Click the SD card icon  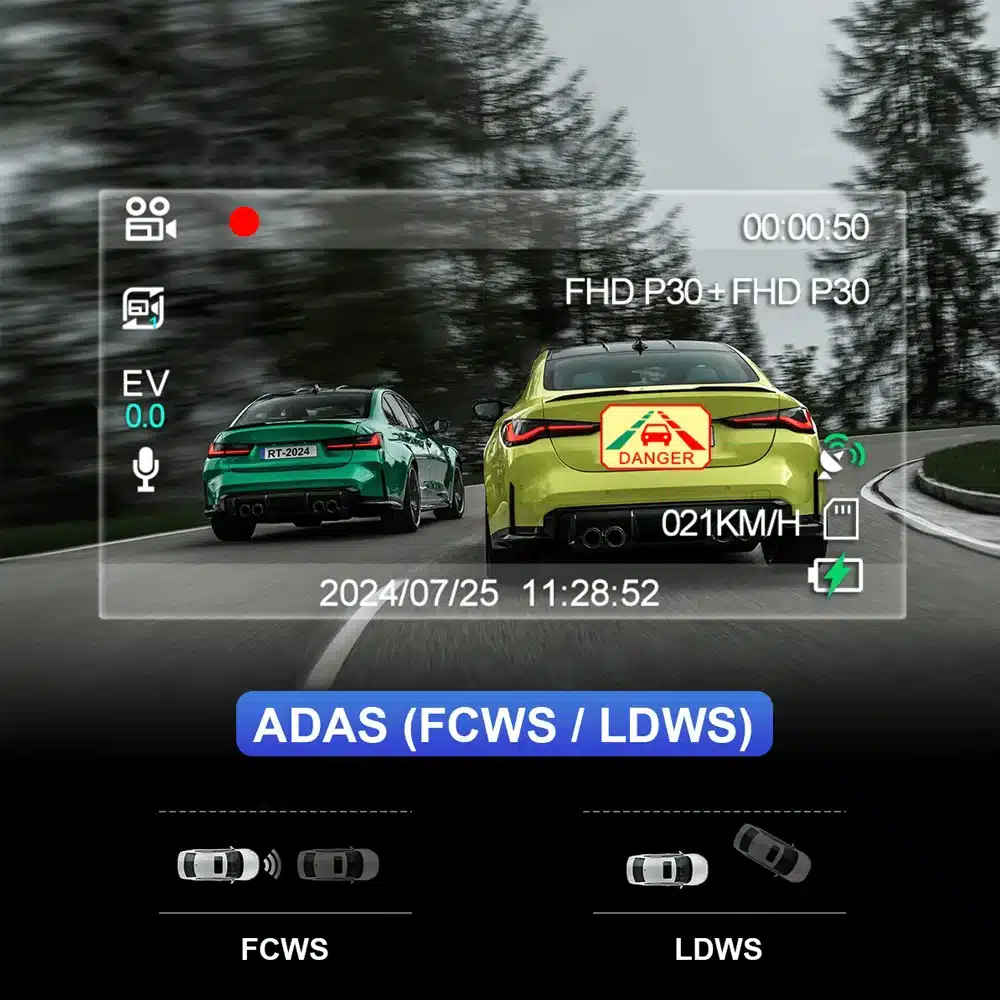pos(845,519)
